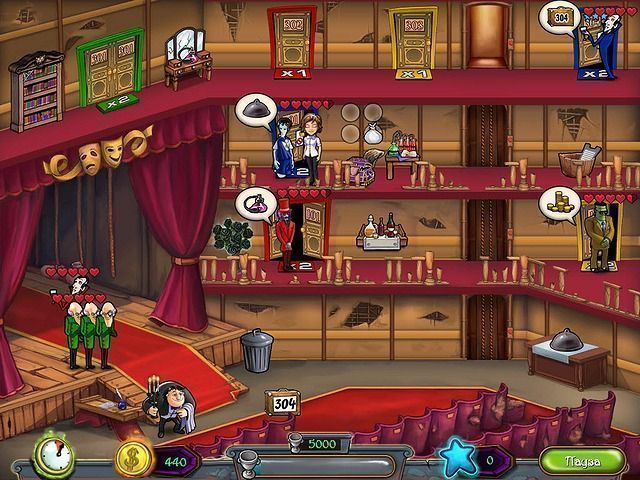Click the gold dollar coin icon
Screen dimensions: 640x480
(x=132, y=458)
